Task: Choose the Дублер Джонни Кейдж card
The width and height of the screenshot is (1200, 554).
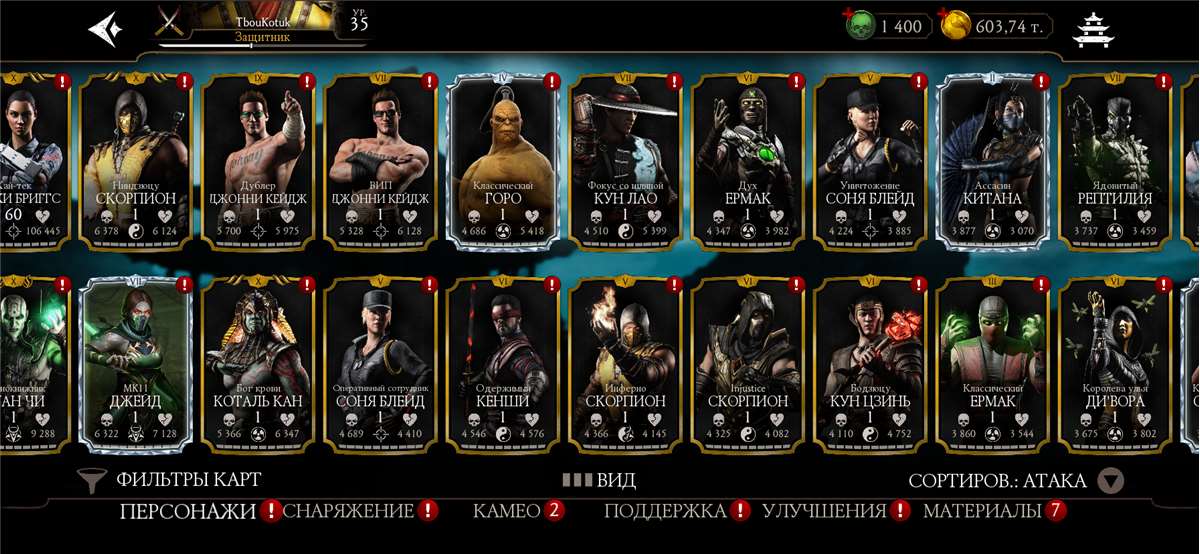Action: pyautogui.click(x=258, y=160)
